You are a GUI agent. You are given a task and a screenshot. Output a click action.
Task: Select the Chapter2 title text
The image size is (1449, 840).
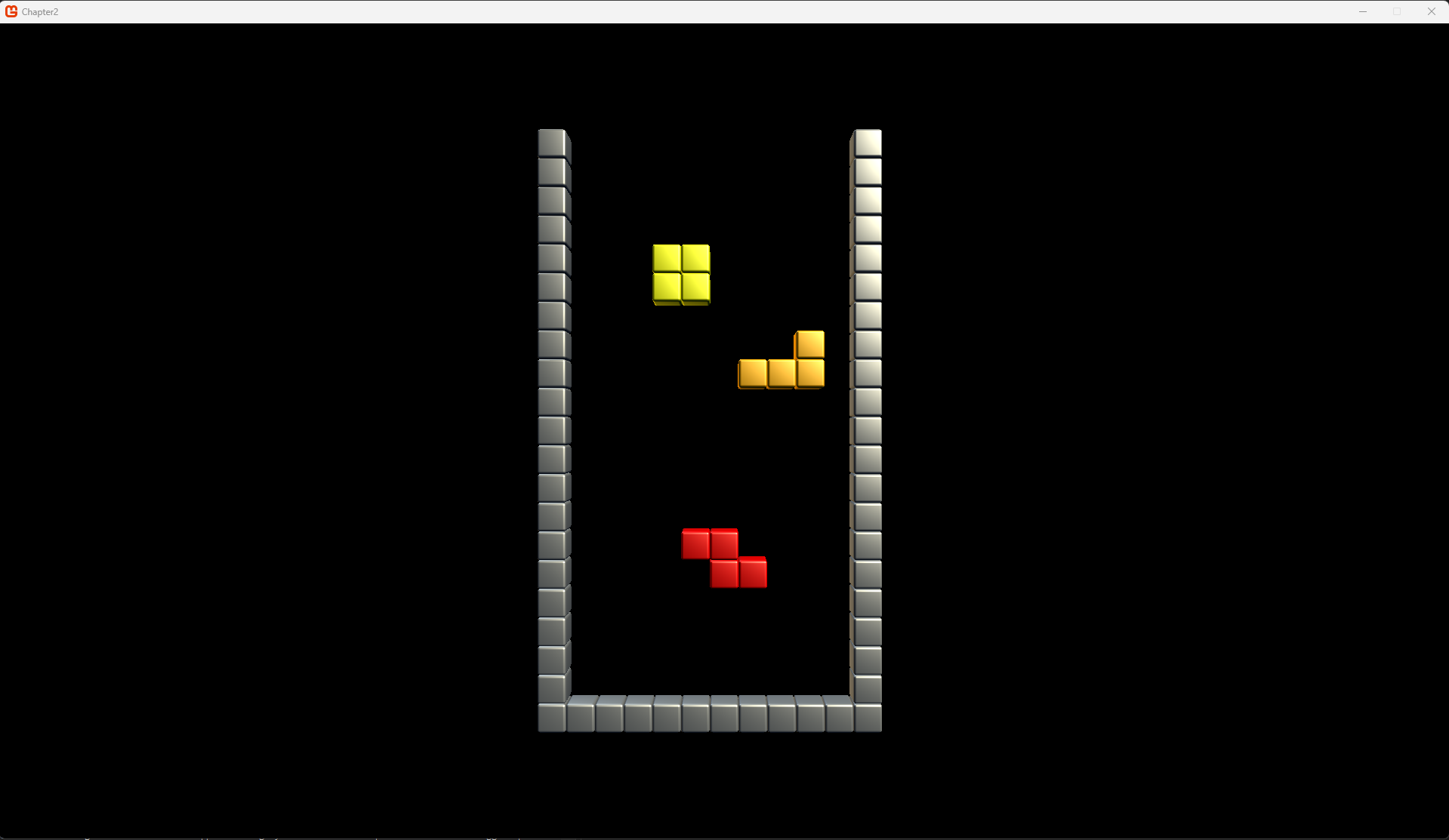tap(40, 11)
